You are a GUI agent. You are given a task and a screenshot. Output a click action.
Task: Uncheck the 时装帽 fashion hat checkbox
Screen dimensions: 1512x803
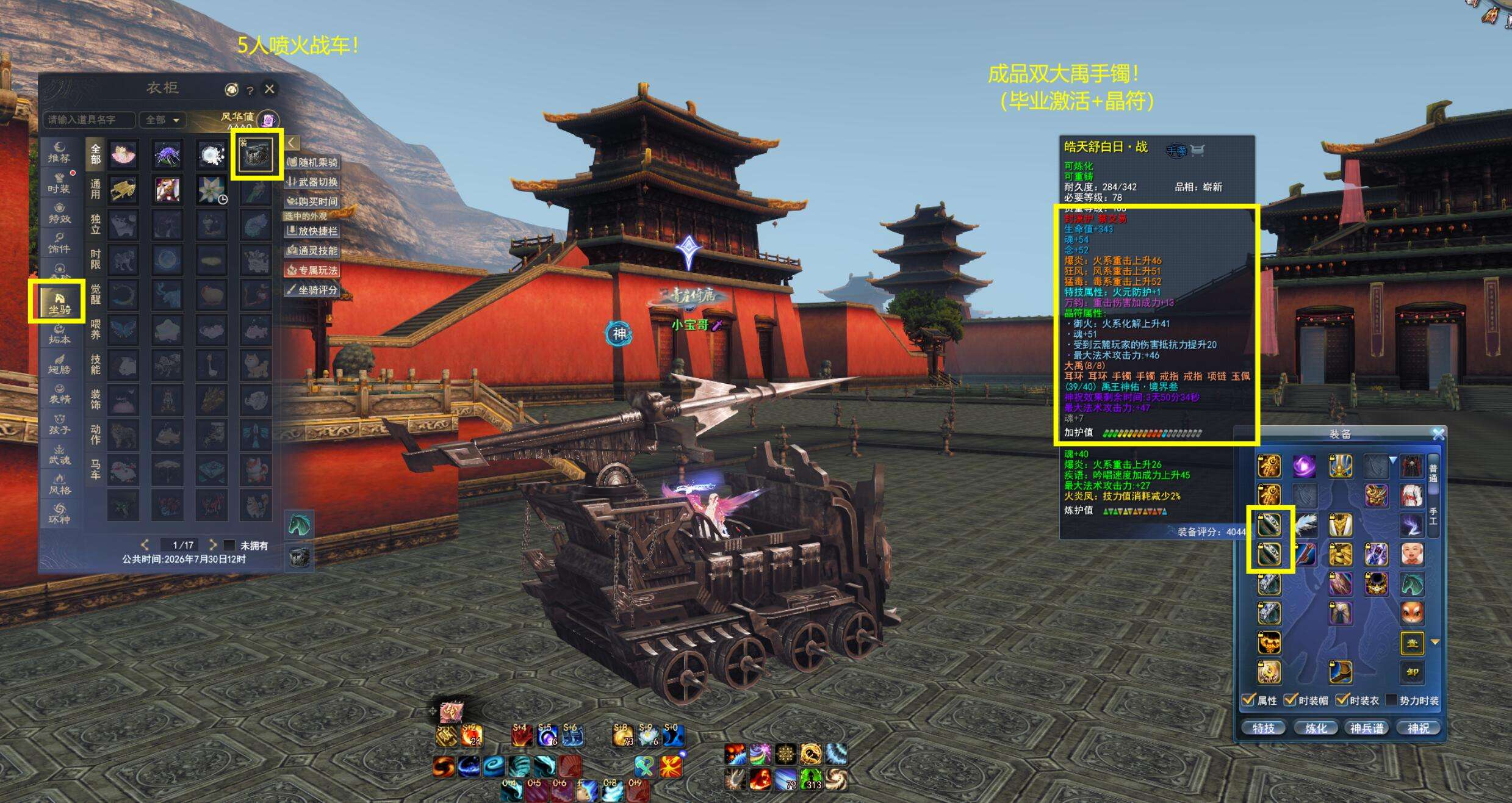(1291, 700)
